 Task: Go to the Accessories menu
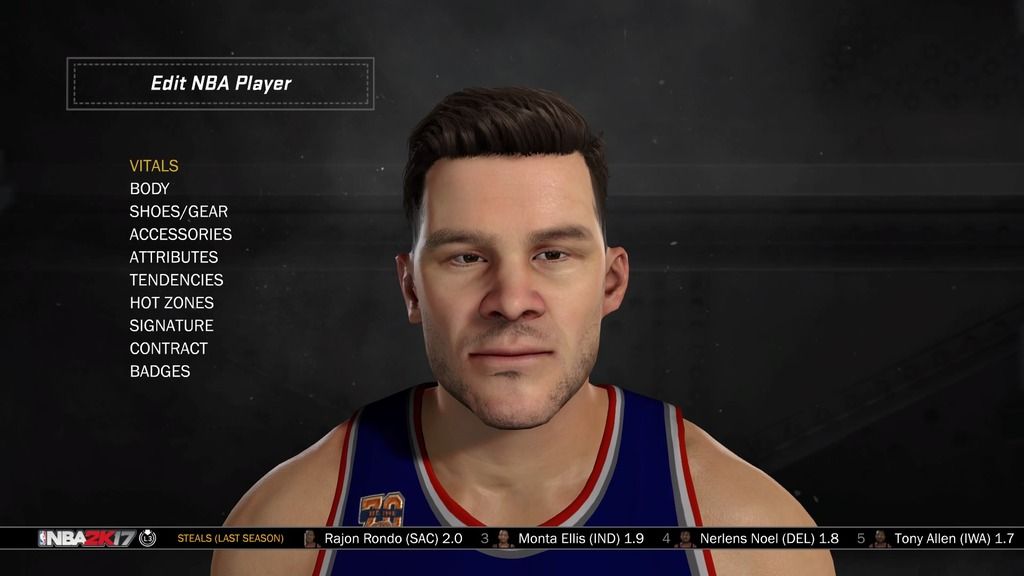(180, 235)
